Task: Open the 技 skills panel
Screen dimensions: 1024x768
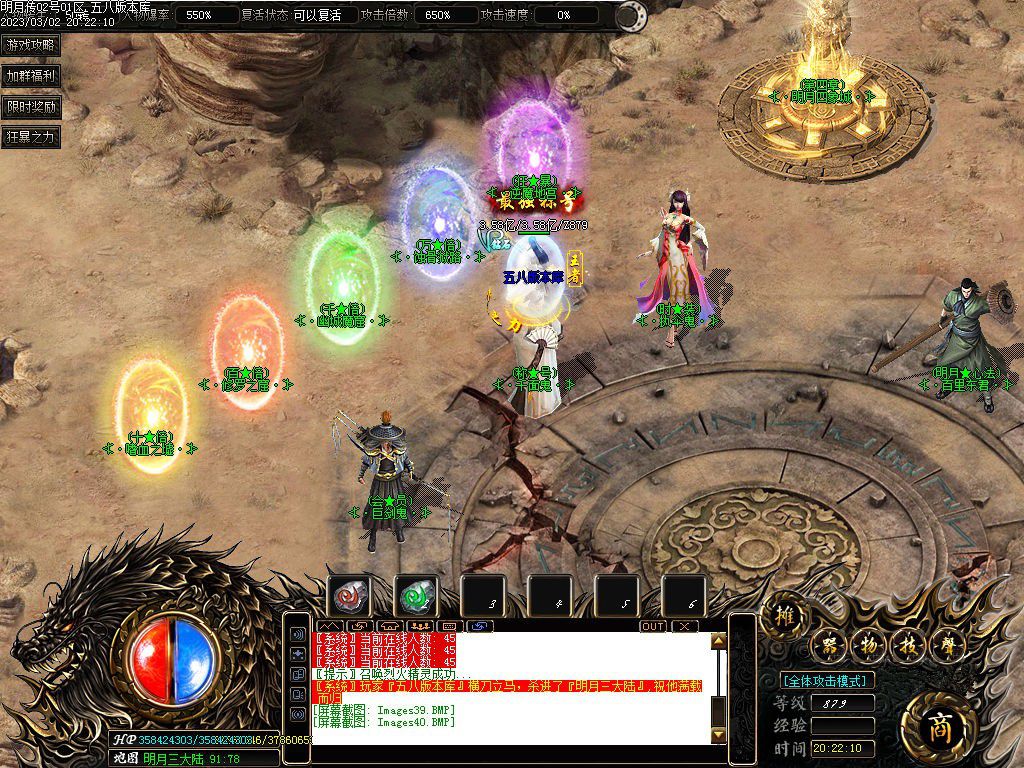Action: (907, 645)
